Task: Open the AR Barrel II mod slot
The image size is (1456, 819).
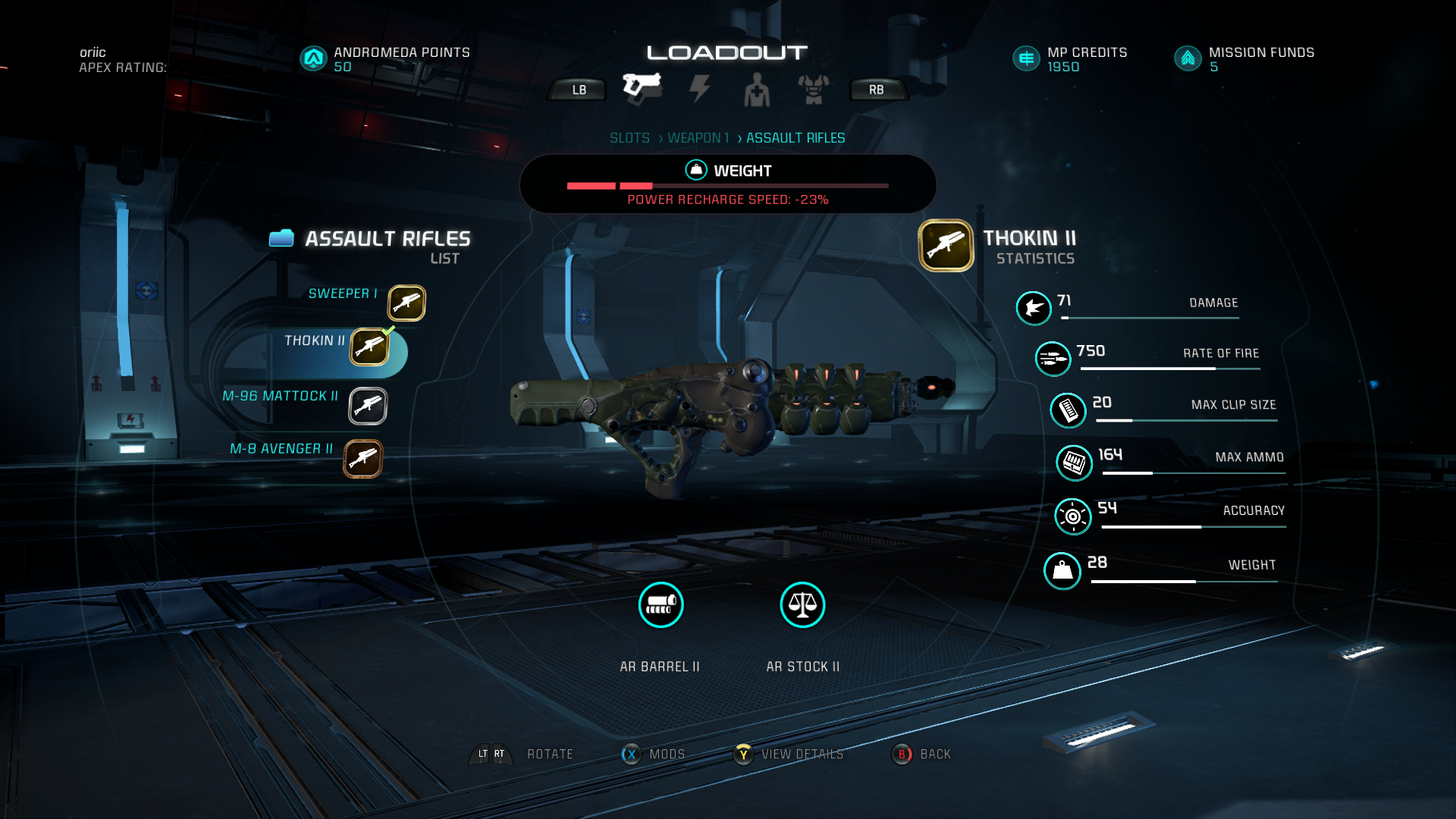Action: click(661, 605)
